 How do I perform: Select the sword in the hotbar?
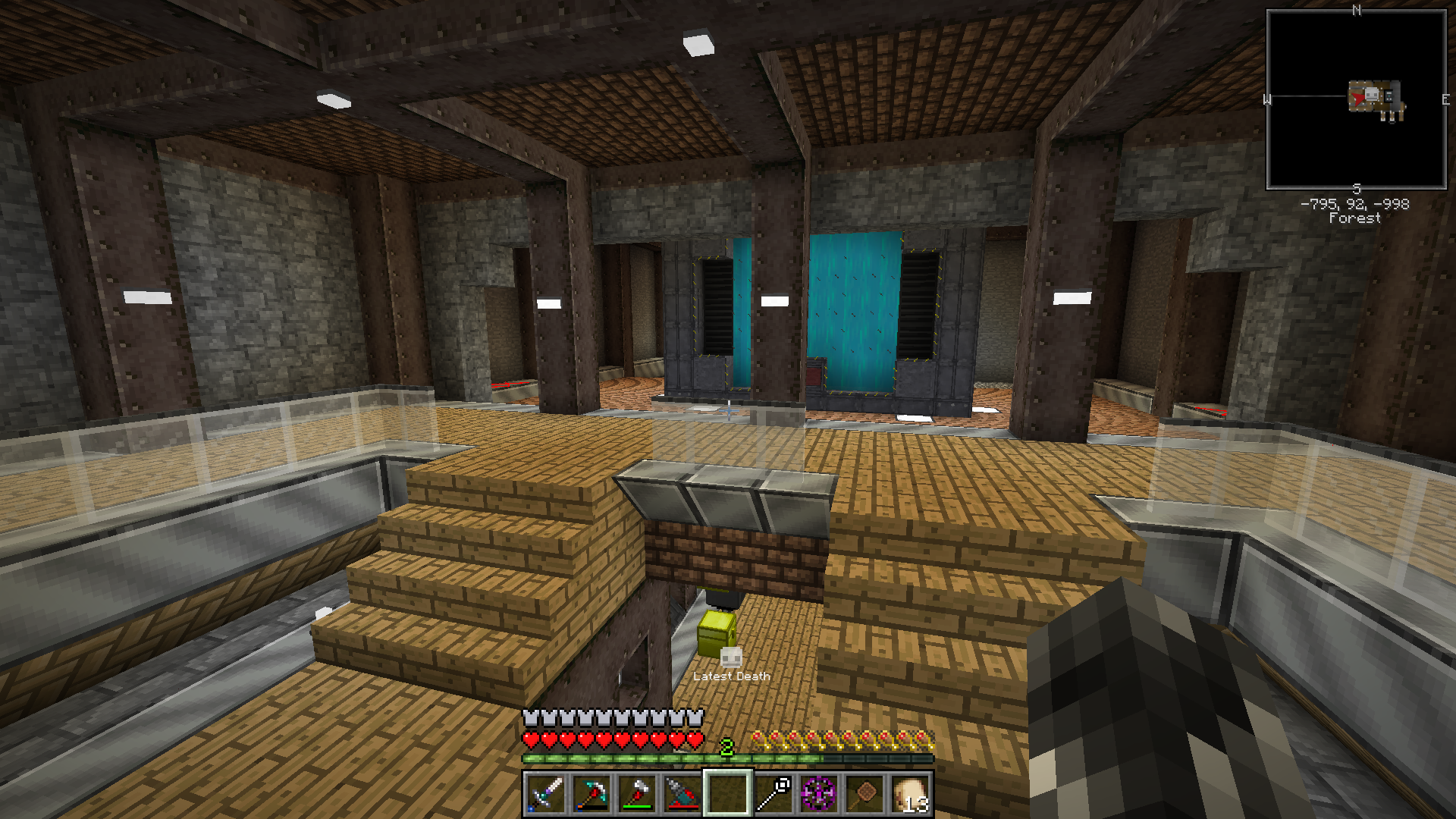[x=546, y=794]
